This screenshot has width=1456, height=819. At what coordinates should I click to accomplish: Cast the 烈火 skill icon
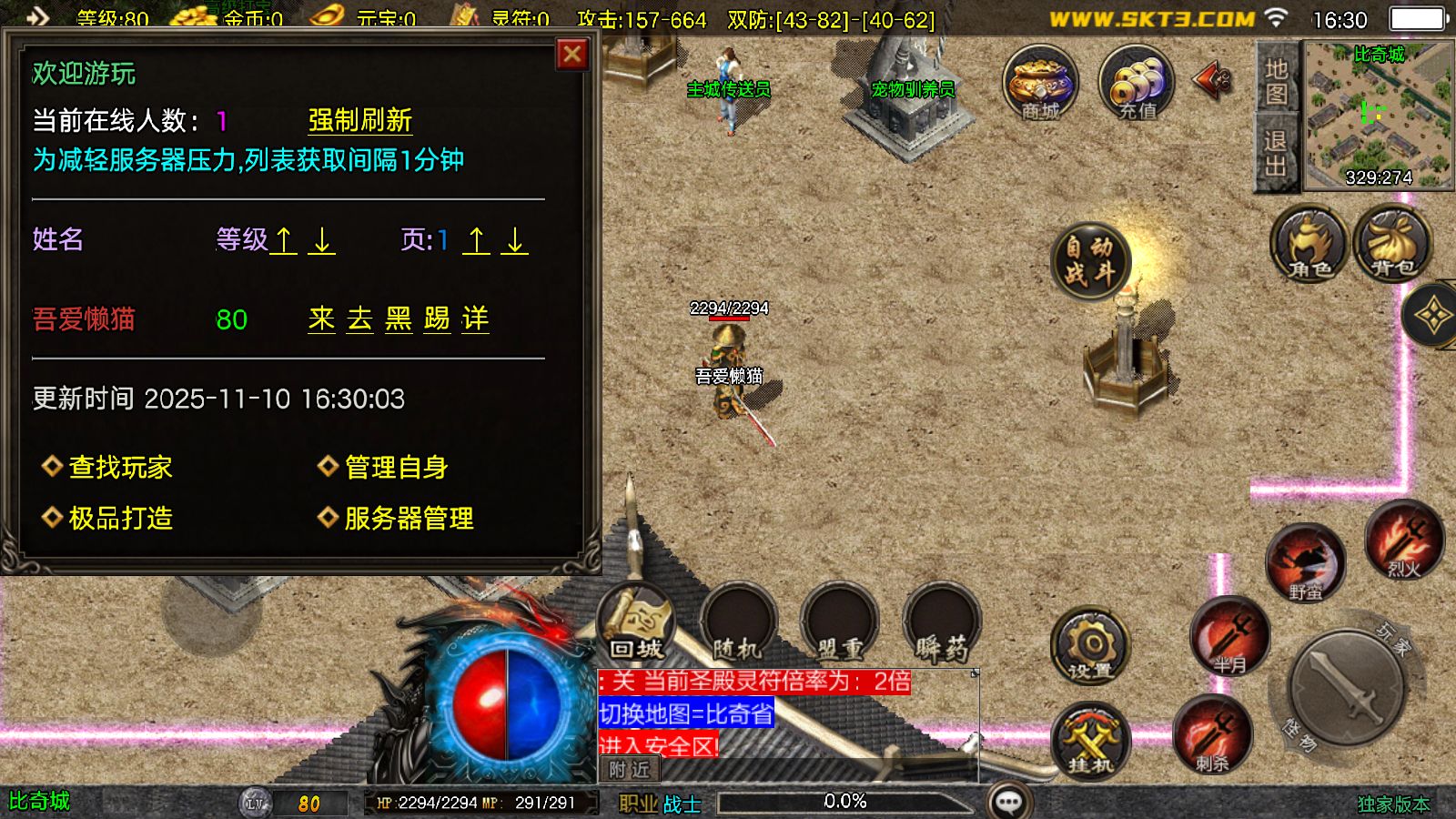pyautogui.click(x=1406, y=540)
